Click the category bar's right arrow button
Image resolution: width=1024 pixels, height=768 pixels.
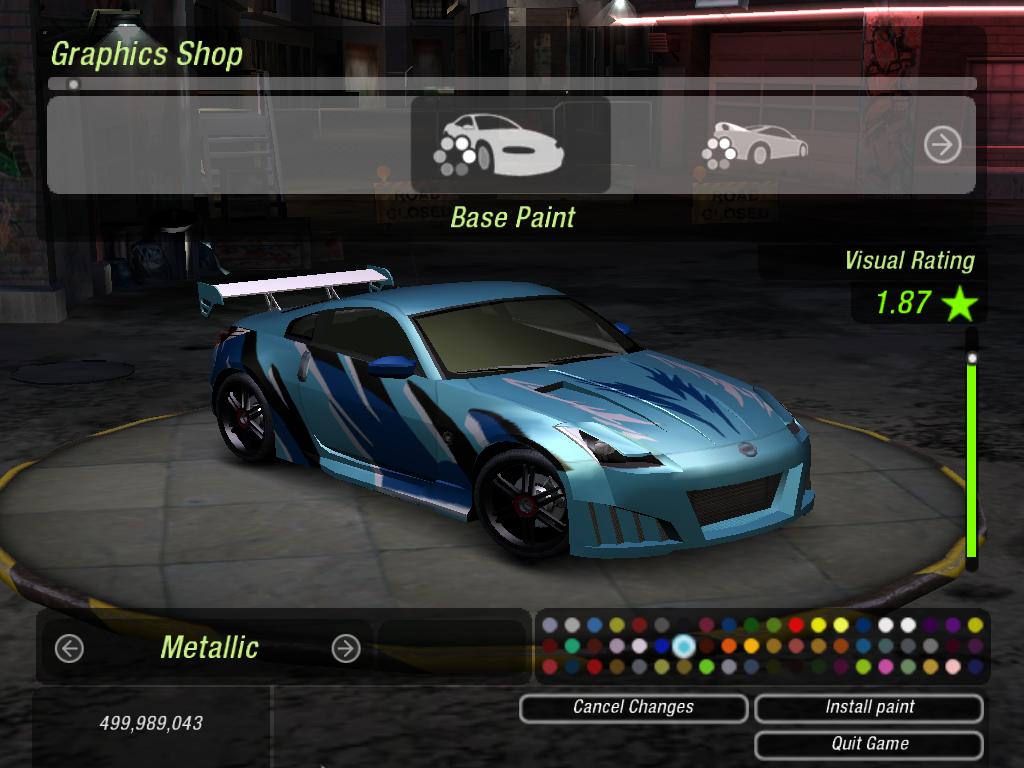coord(942,145)
